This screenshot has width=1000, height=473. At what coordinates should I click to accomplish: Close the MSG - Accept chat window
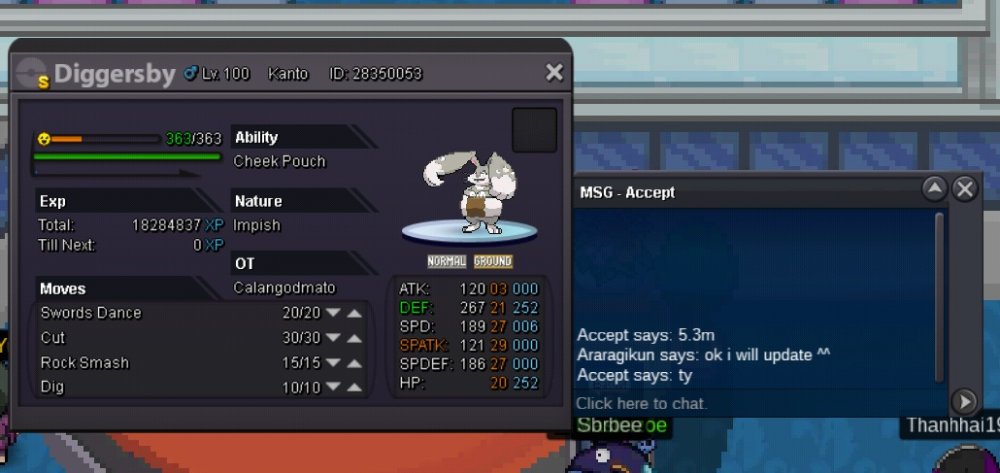tap(964, 189)
